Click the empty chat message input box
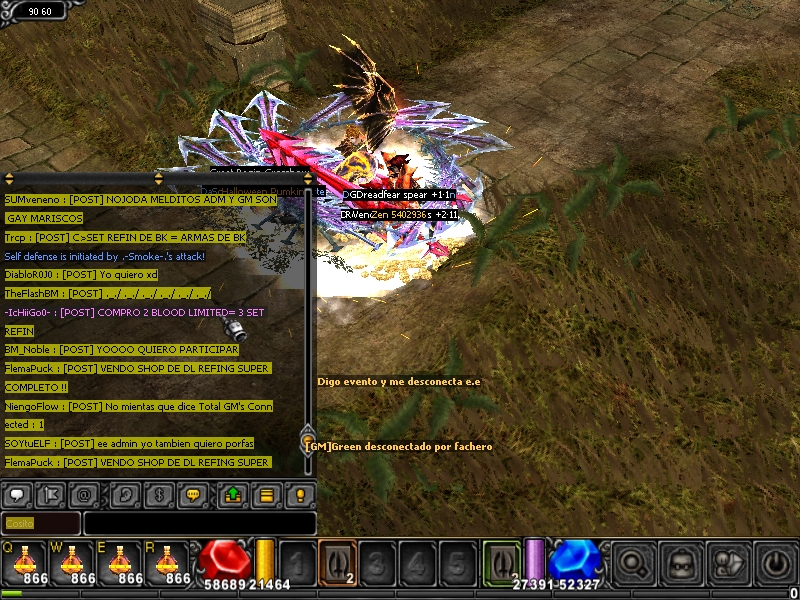Viewport: 800px width, 600px height. click(199, 523)
